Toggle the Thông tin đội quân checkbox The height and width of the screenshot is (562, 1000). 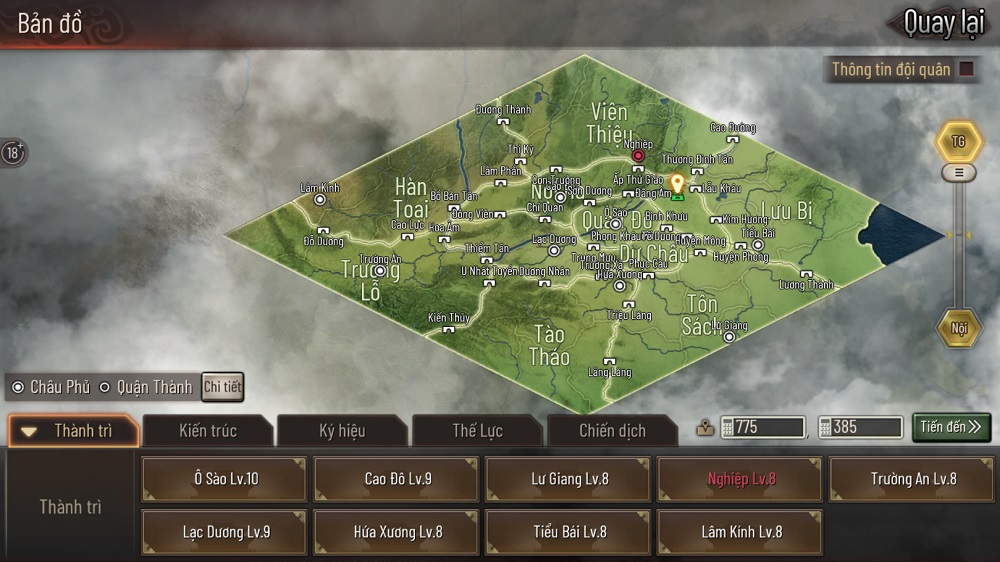(x=967, y=69)
